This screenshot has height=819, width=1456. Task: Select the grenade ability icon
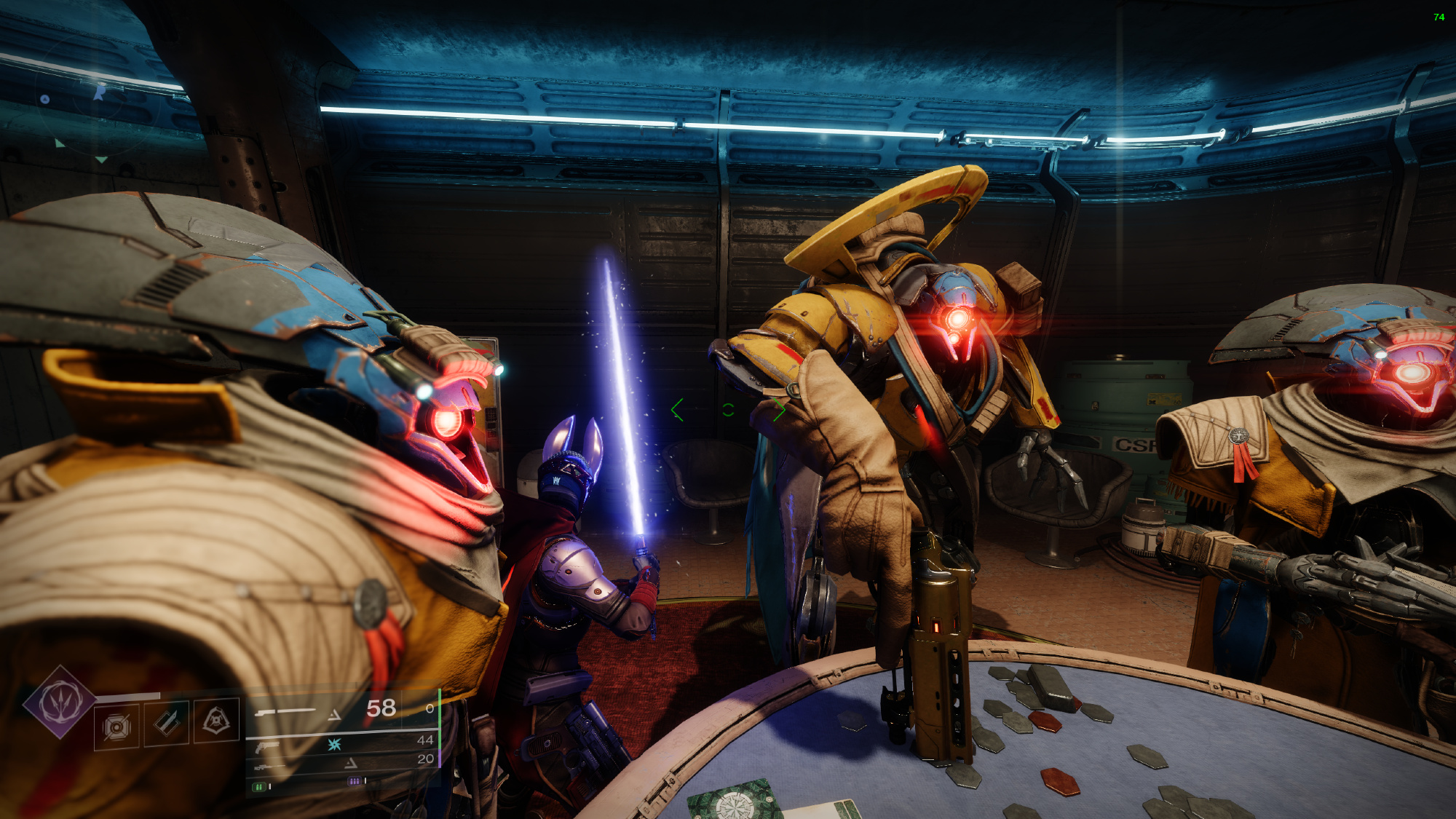[116, 726]
